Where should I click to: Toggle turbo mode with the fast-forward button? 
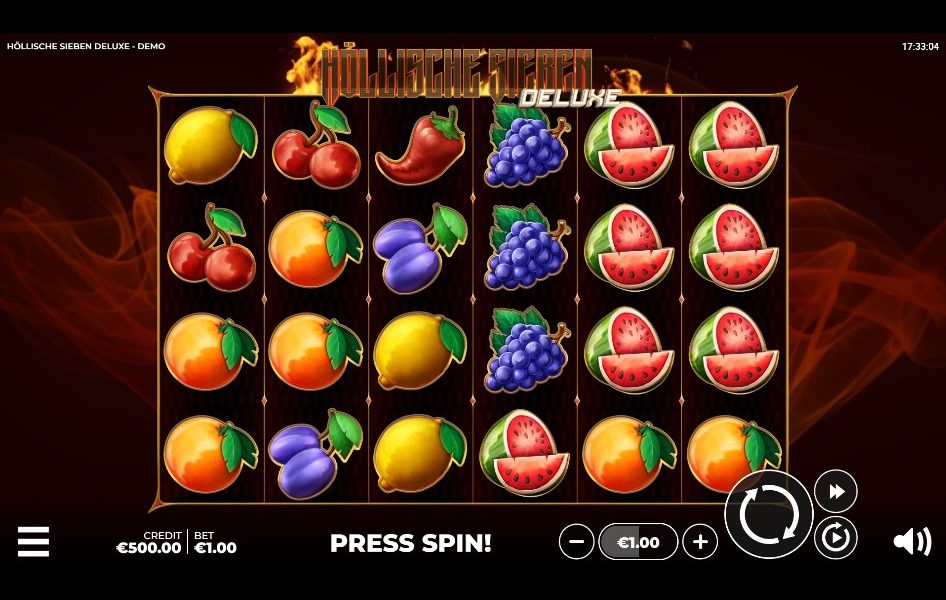[835, 491]
